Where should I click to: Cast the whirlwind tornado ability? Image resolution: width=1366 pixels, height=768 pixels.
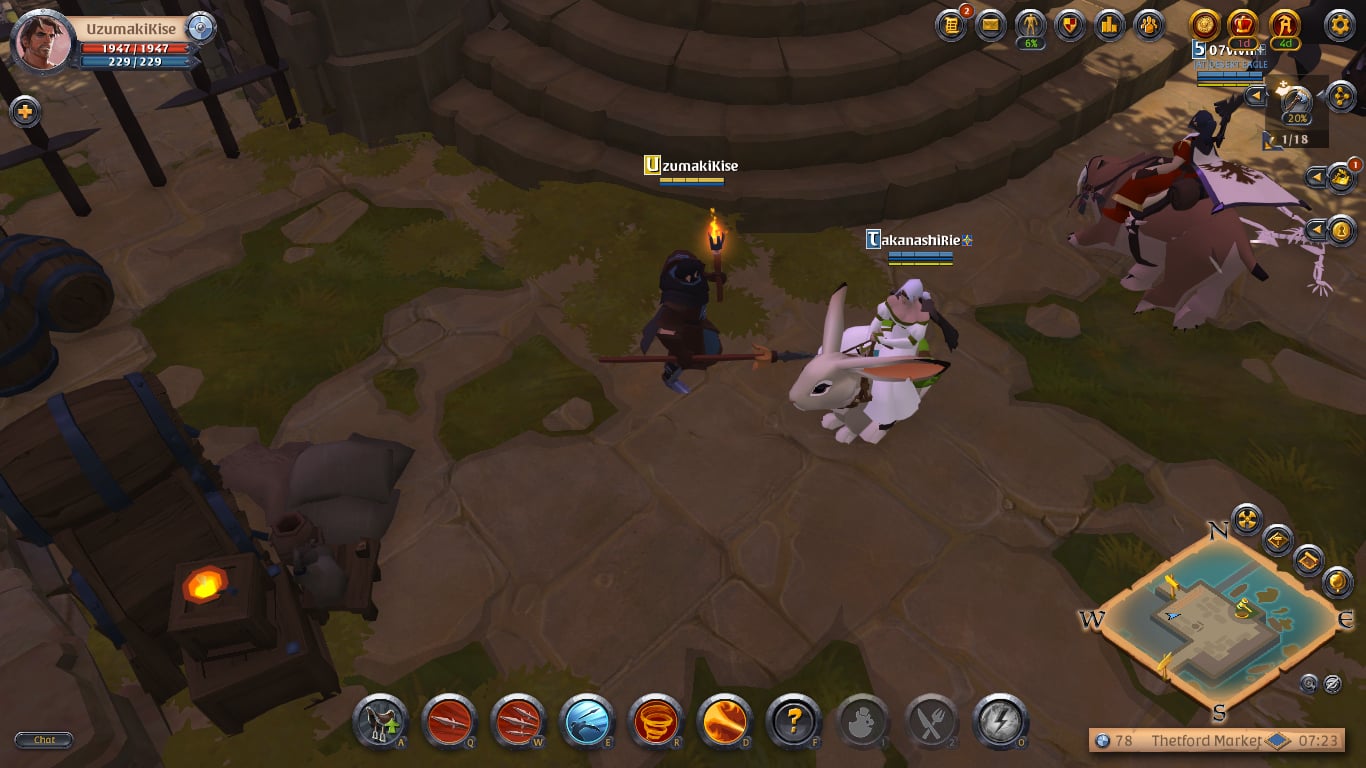pyautogui.click(x=656, y=721)
